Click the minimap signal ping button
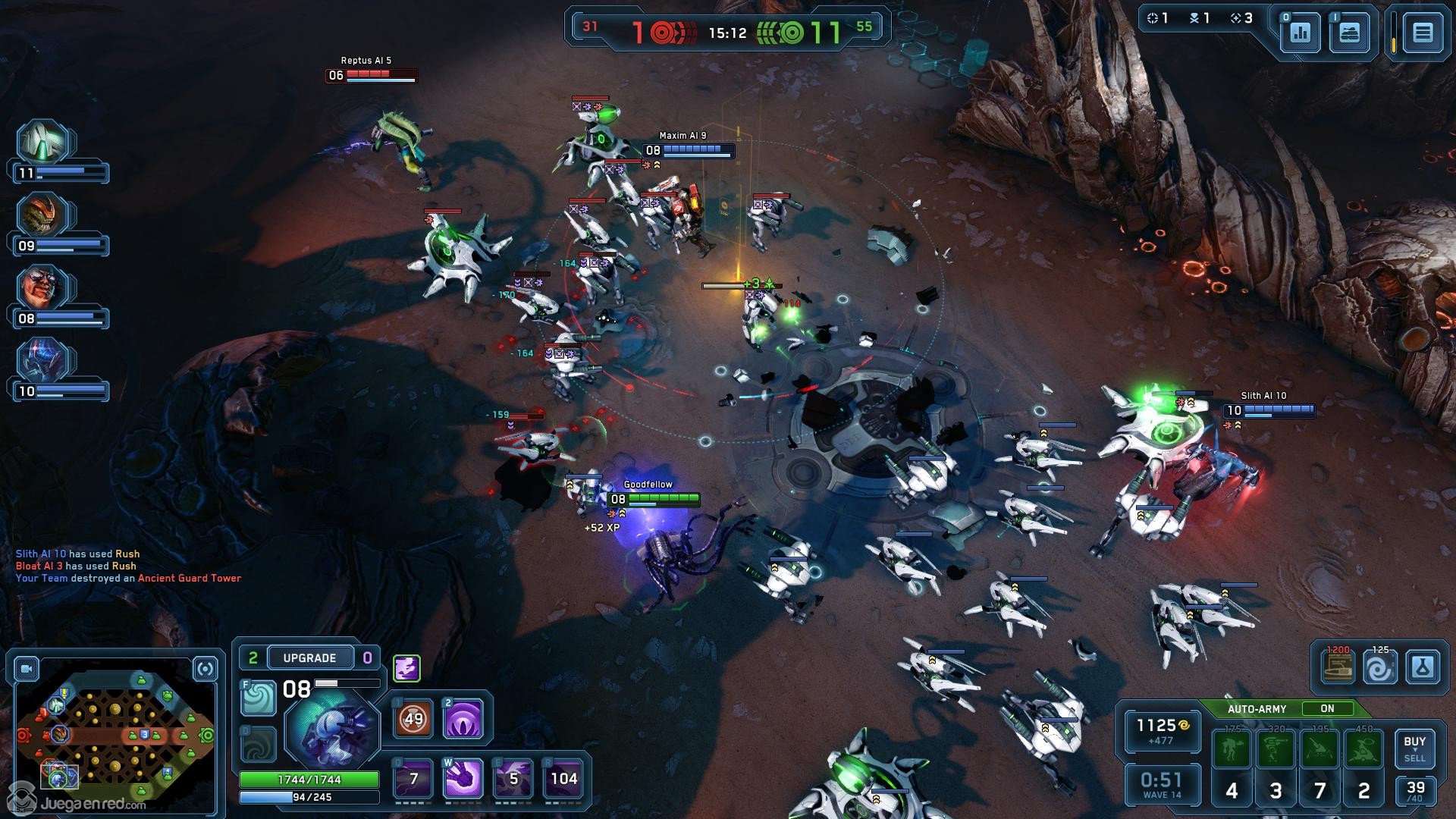 [206, 669]
